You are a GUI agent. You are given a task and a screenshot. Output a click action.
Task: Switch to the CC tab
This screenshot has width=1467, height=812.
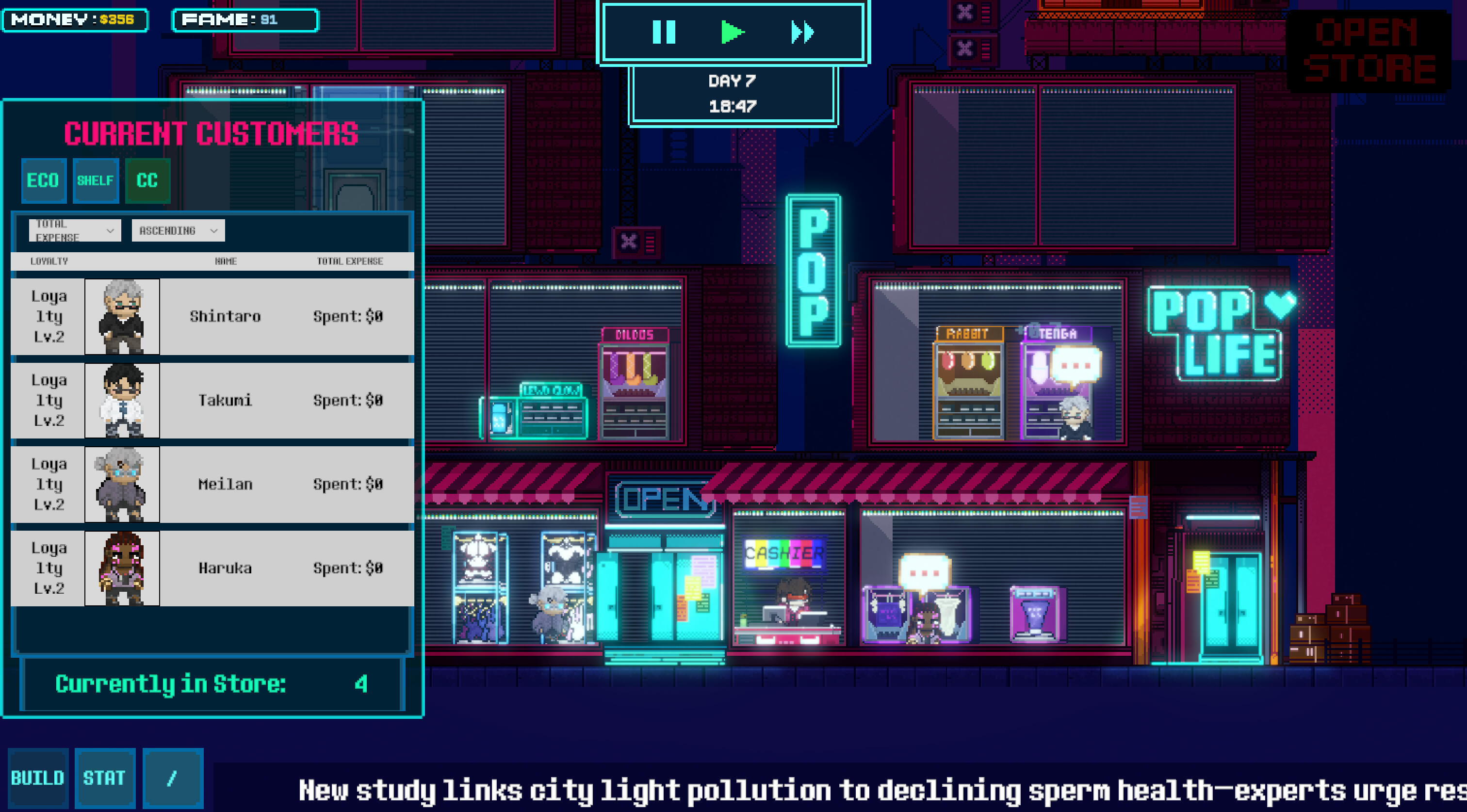click(147, 180)
